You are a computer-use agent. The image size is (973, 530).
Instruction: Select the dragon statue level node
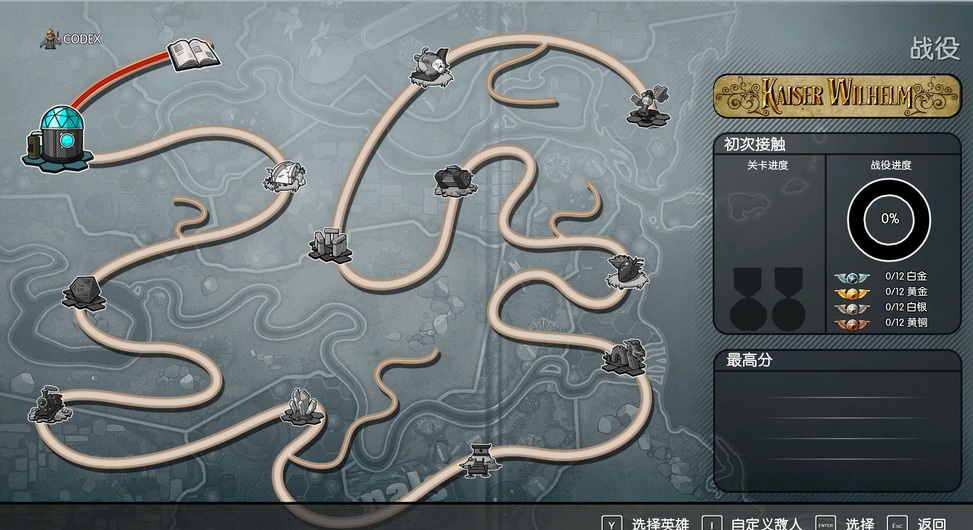click(x=623, y=356)
